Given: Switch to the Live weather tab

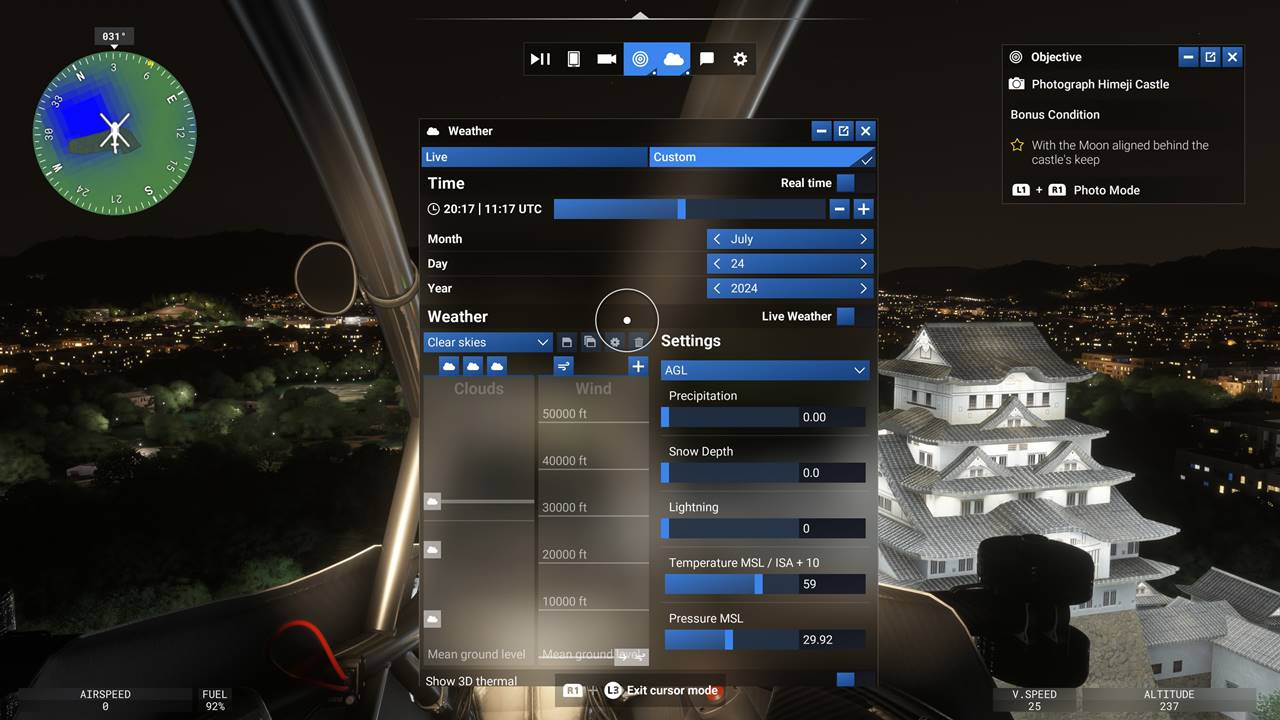Looking at the screenshot, I should coord(535,157).
